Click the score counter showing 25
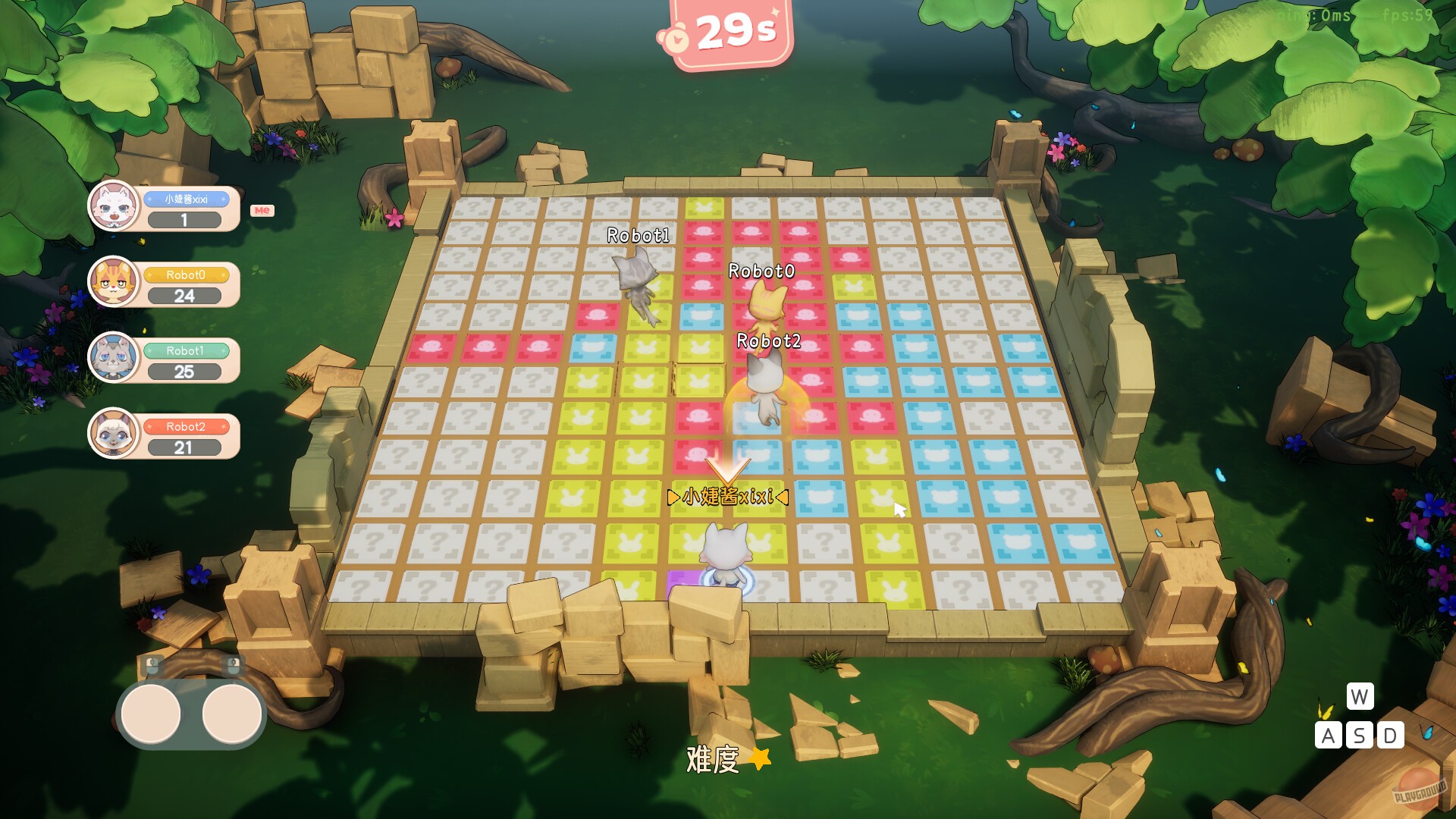1456x819 pixels. tap(184, 371)
